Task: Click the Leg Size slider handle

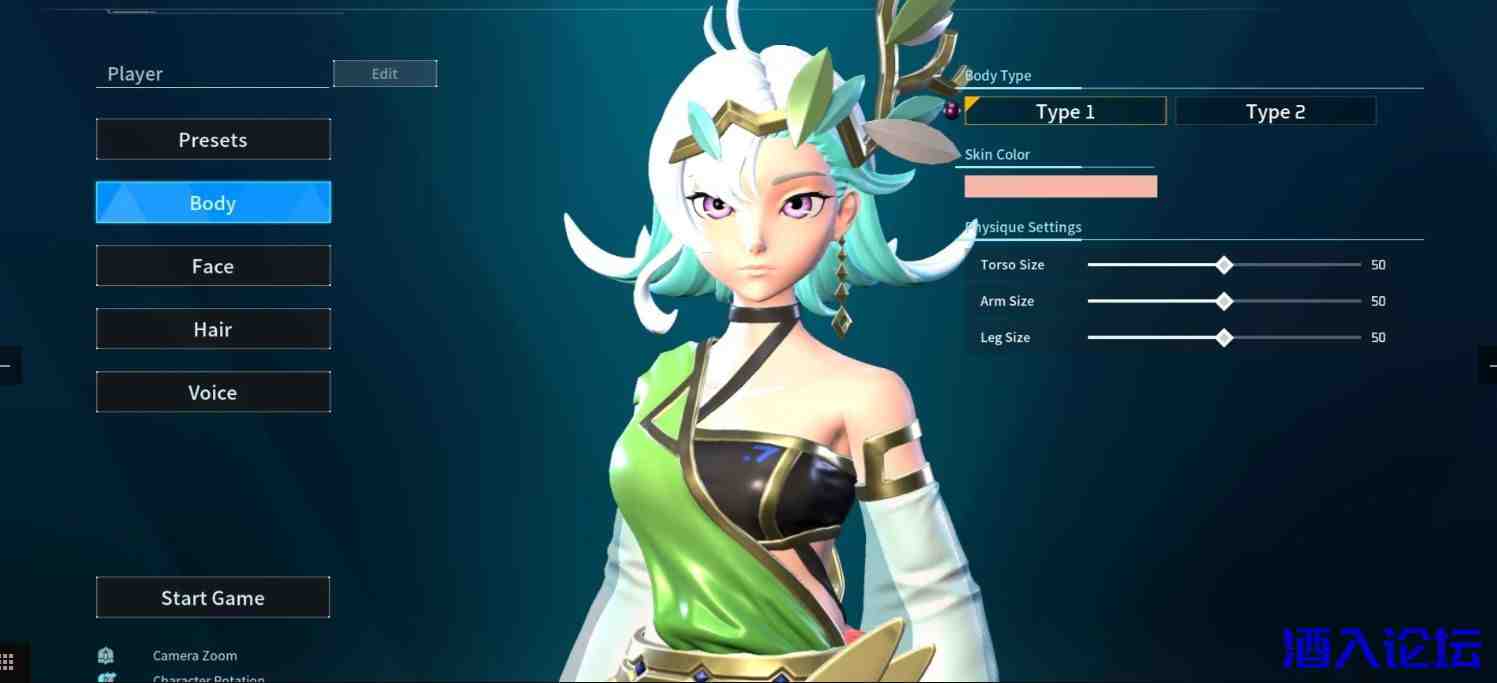Action: click(1224, 338)
